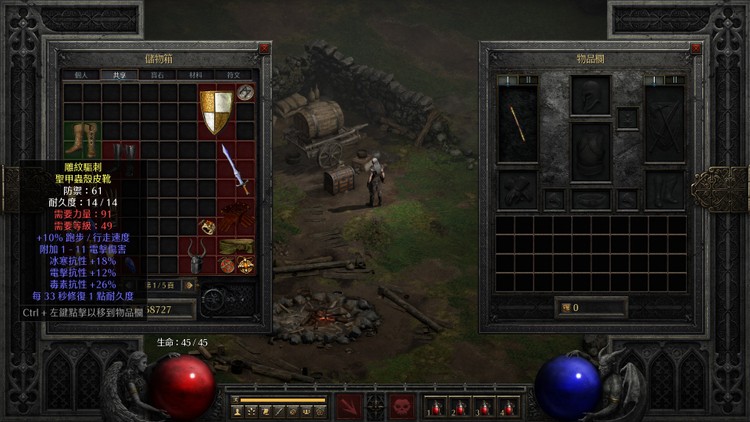Switch to the 材料 materials tab
Viewport: 750px width, 422px height.
[196, 74]
